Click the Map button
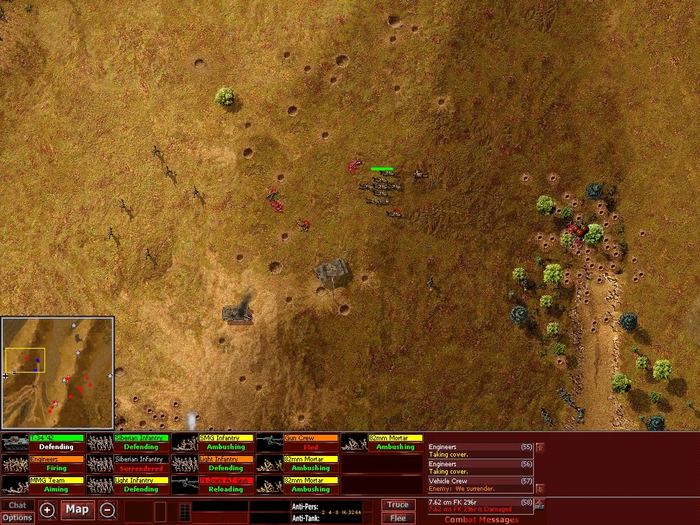The width and height of the screenshot is (700, 525). (x=77, y=510)
